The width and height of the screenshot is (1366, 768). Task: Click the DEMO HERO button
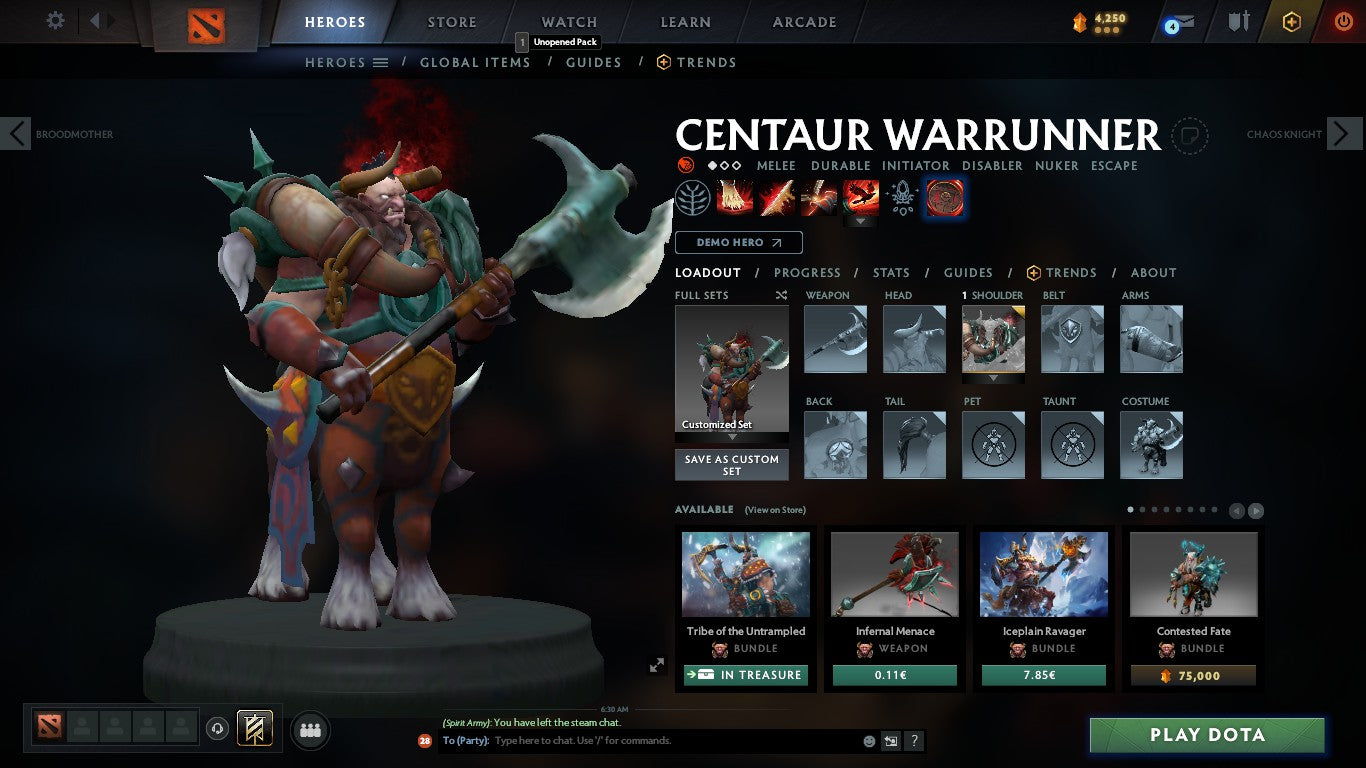(x=738, y=242)
